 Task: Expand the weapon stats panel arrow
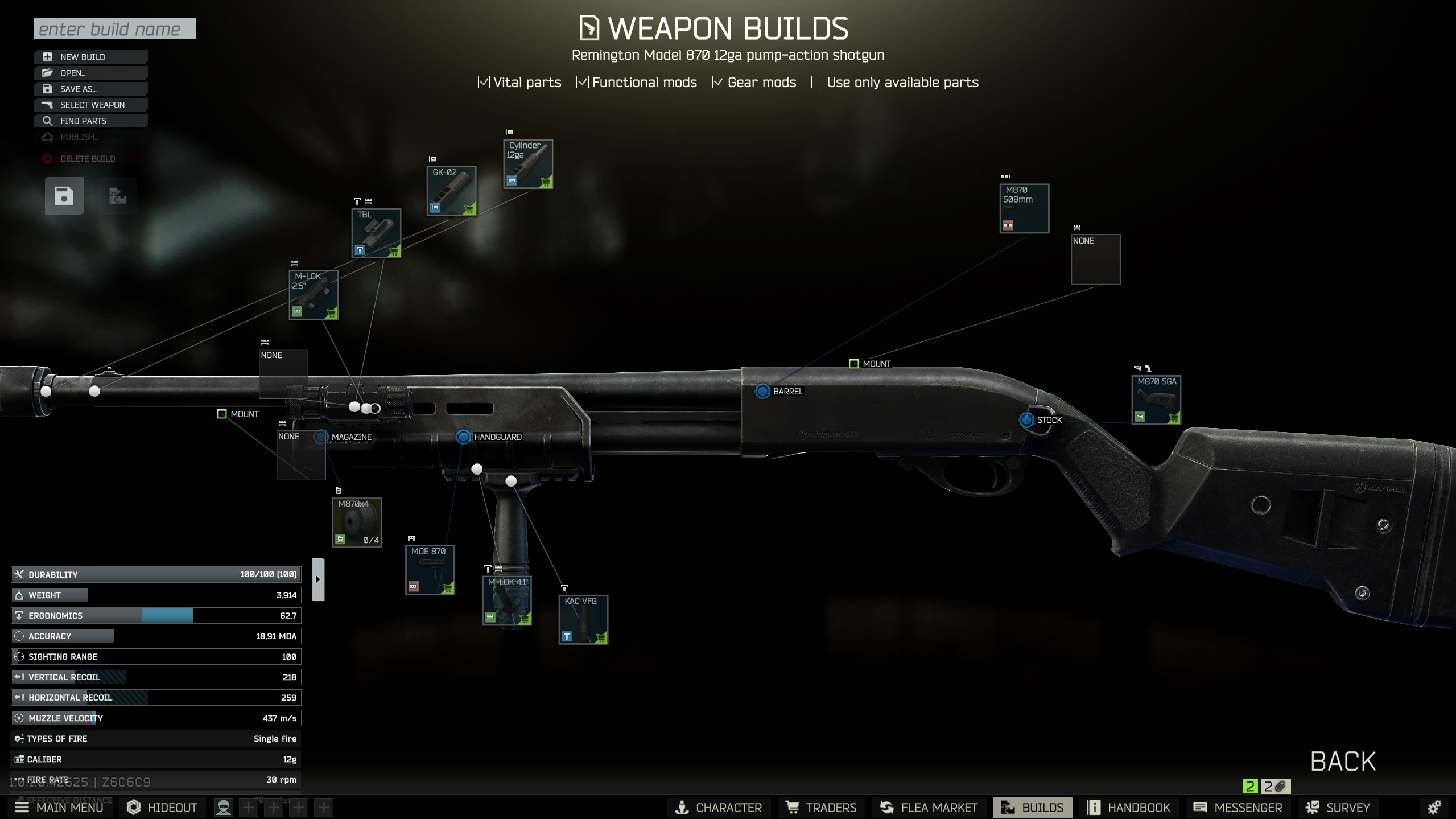coord(318,579)
